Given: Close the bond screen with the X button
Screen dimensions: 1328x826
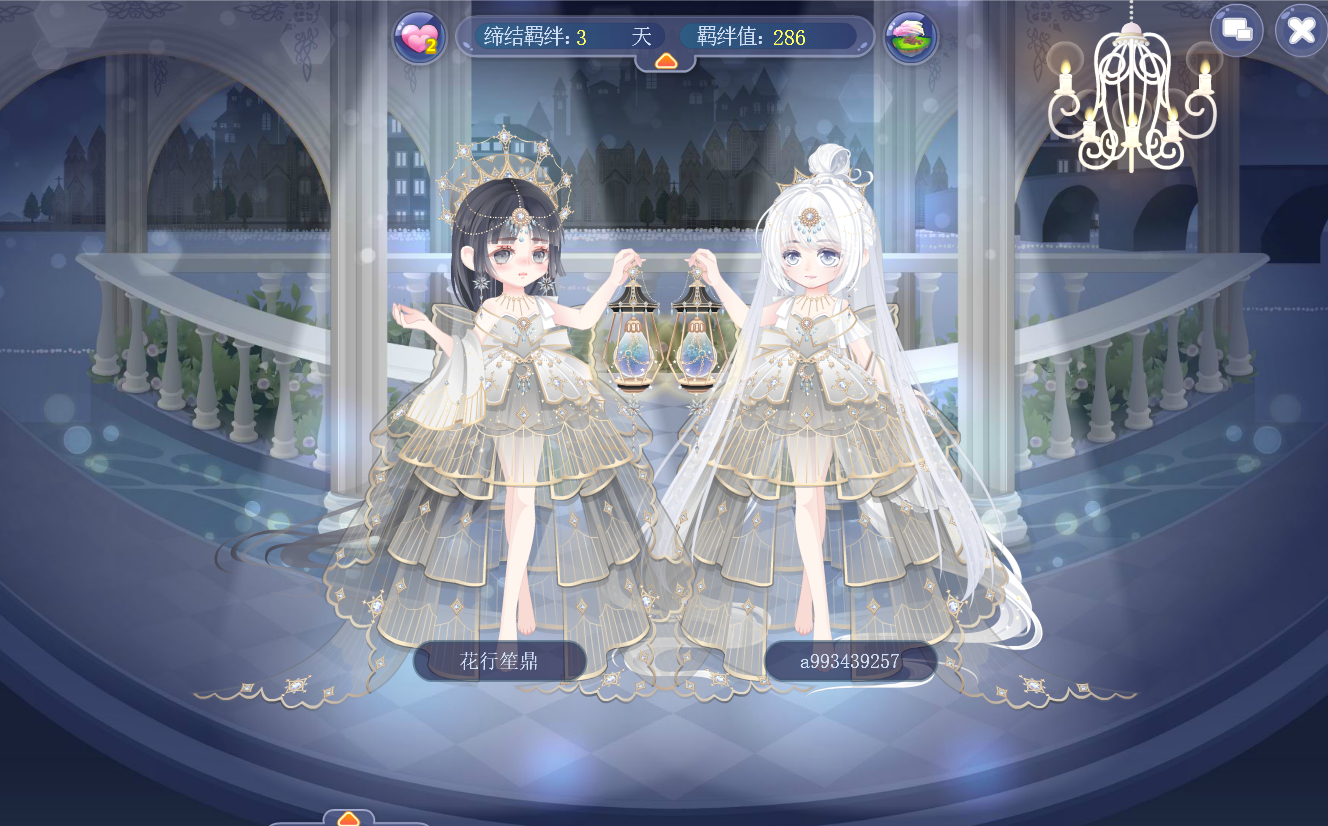Looking at the screenshot, I should click(1300, 31).
